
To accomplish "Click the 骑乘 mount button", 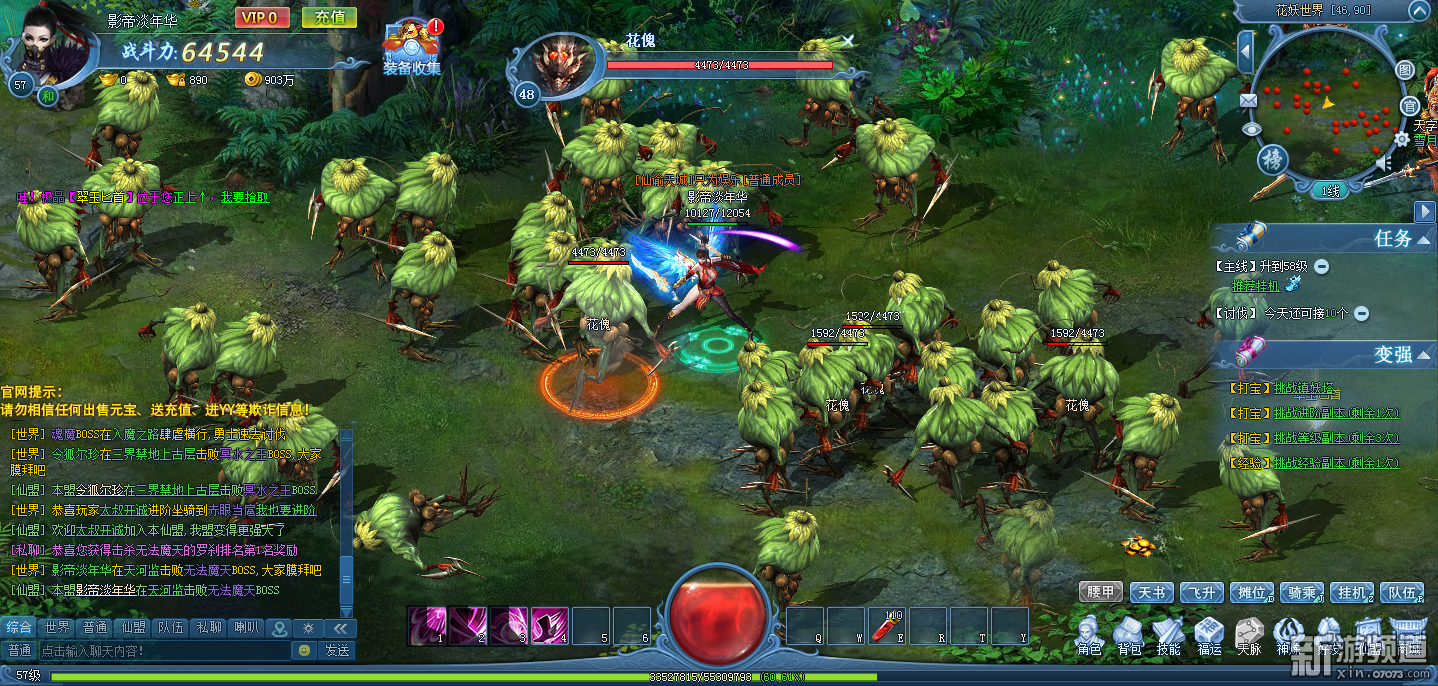I will pyautogui.click(x=1301, y=593).
